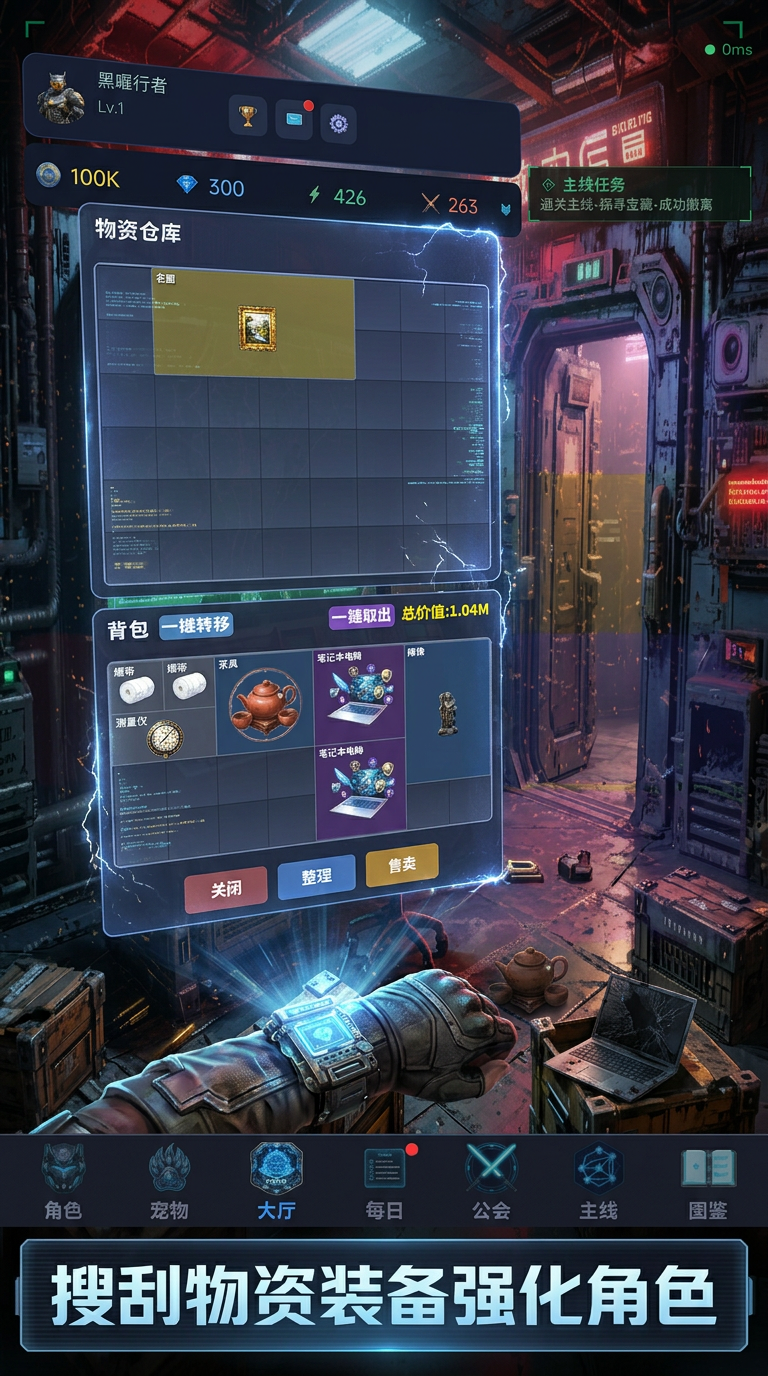
Task: Close the warehouse with 关闭
Action: coord(226,889)
